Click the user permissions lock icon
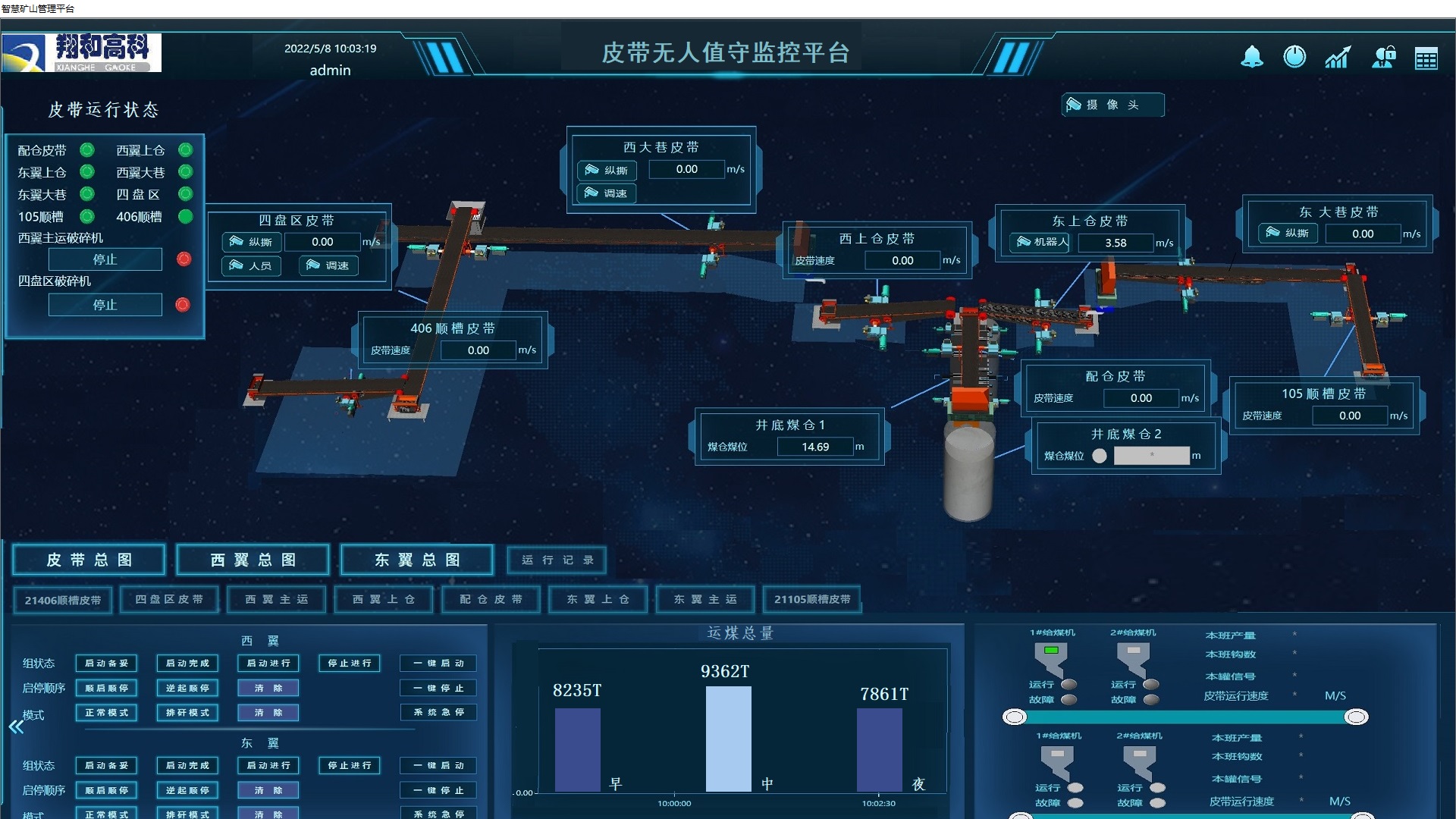The width and height of the screenshot is (1456, 819). pos(1383,56)
